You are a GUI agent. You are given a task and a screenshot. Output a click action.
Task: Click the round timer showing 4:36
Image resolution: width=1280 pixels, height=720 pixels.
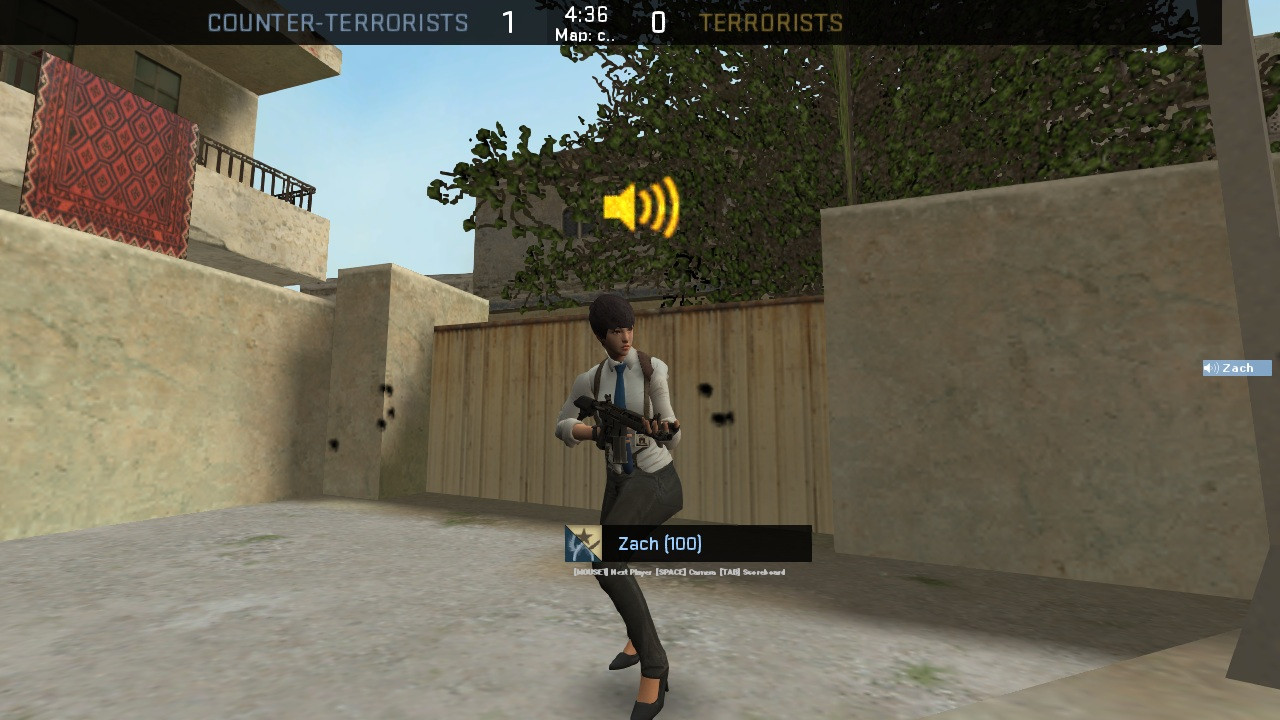pyautogui.click(x=585, y=16)
